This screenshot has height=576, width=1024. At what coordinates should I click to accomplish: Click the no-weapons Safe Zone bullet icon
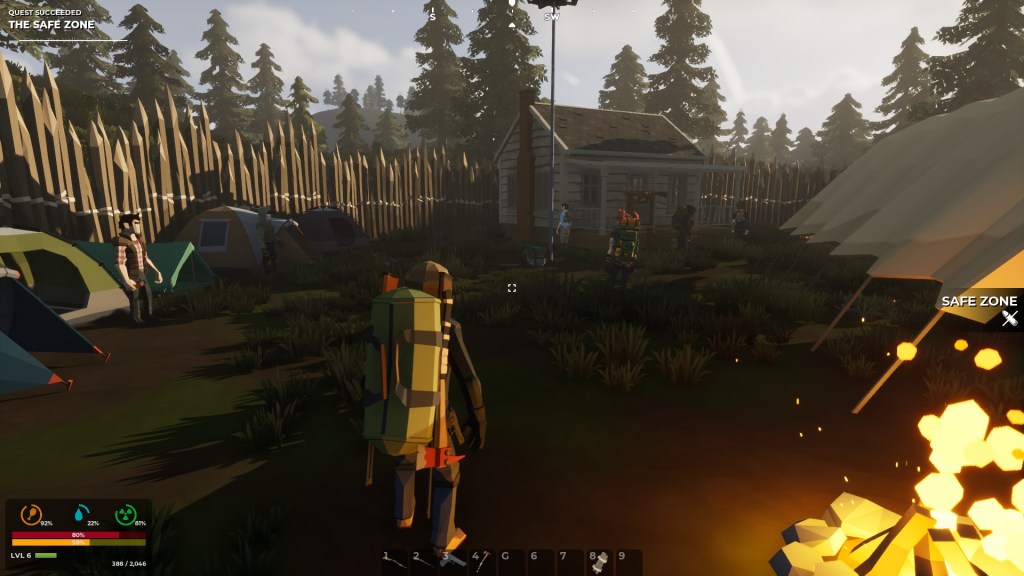tap(1009, 319)
